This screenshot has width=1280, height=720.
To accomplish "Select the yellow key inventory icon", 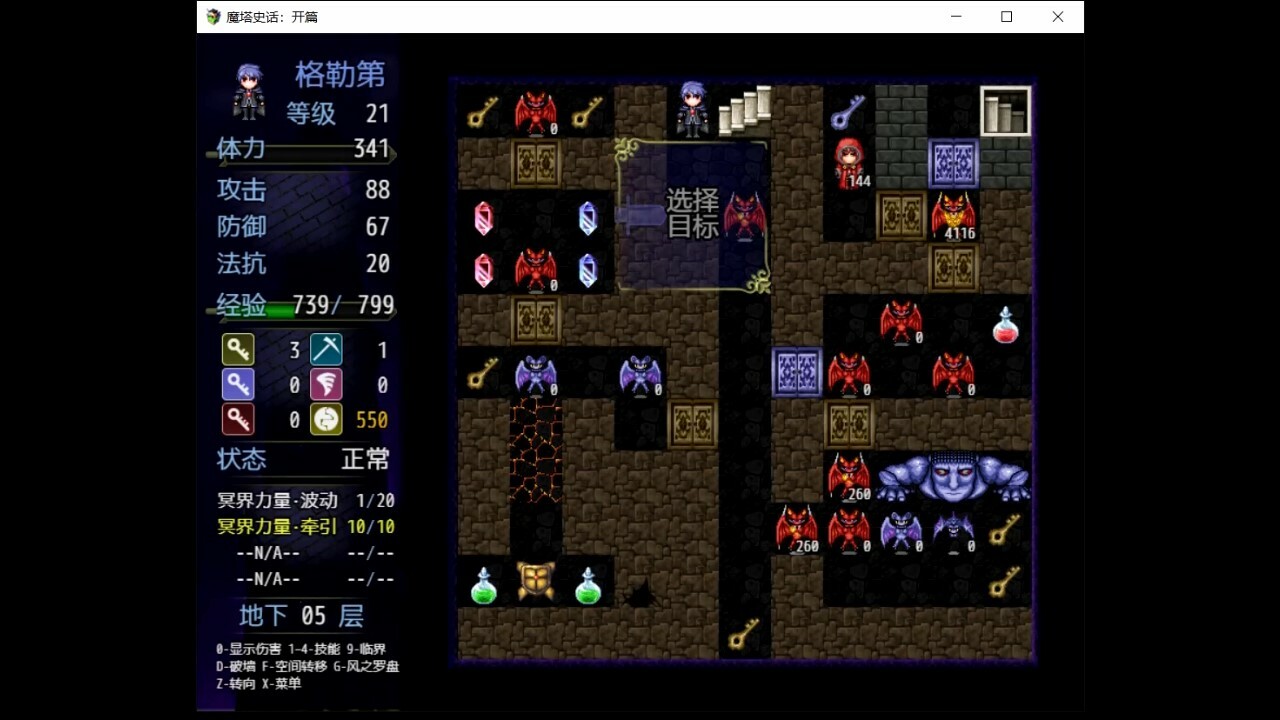I will 238,349.
